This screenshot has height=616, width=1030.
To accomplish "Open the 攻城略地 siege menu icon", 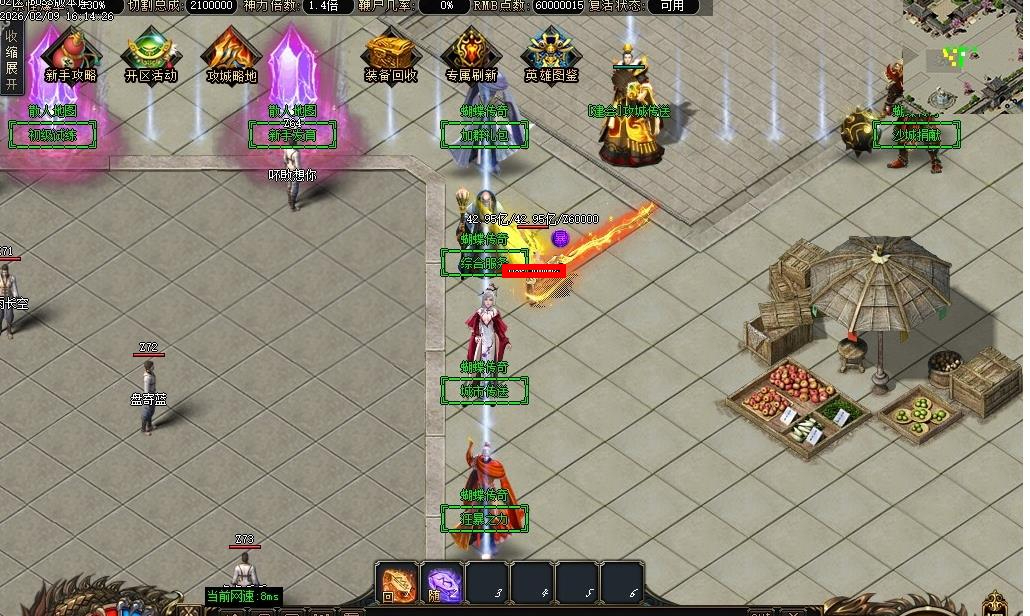I will pos(231,54).
